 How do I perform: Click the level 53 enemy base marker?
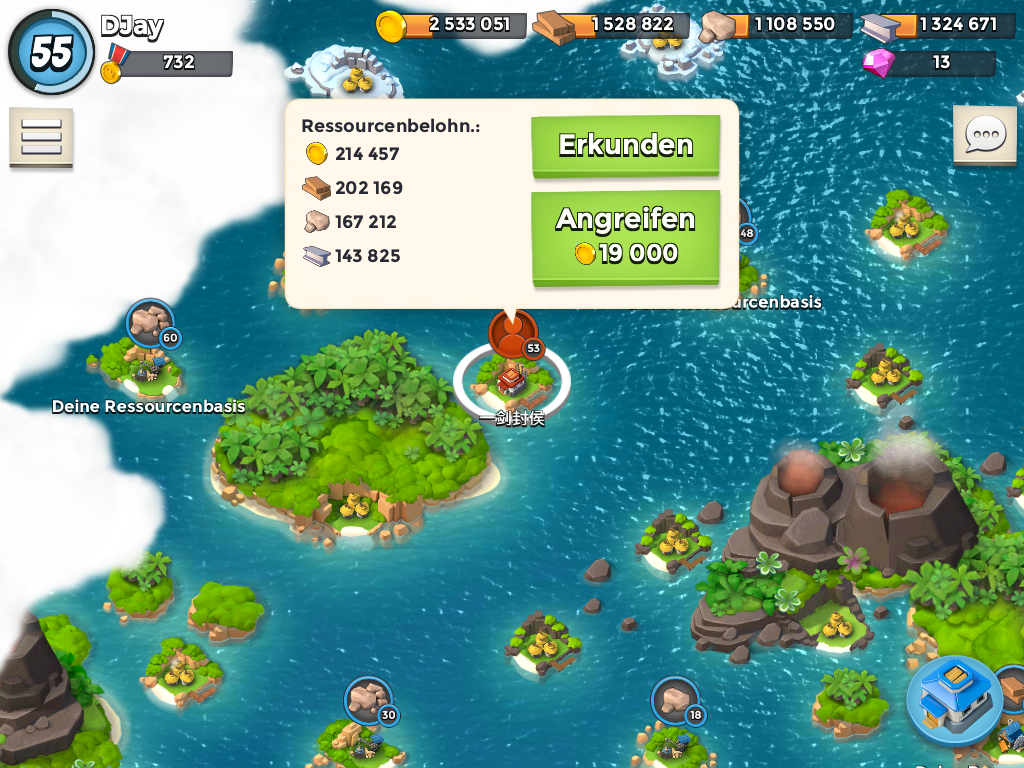[x=513, y=333]
